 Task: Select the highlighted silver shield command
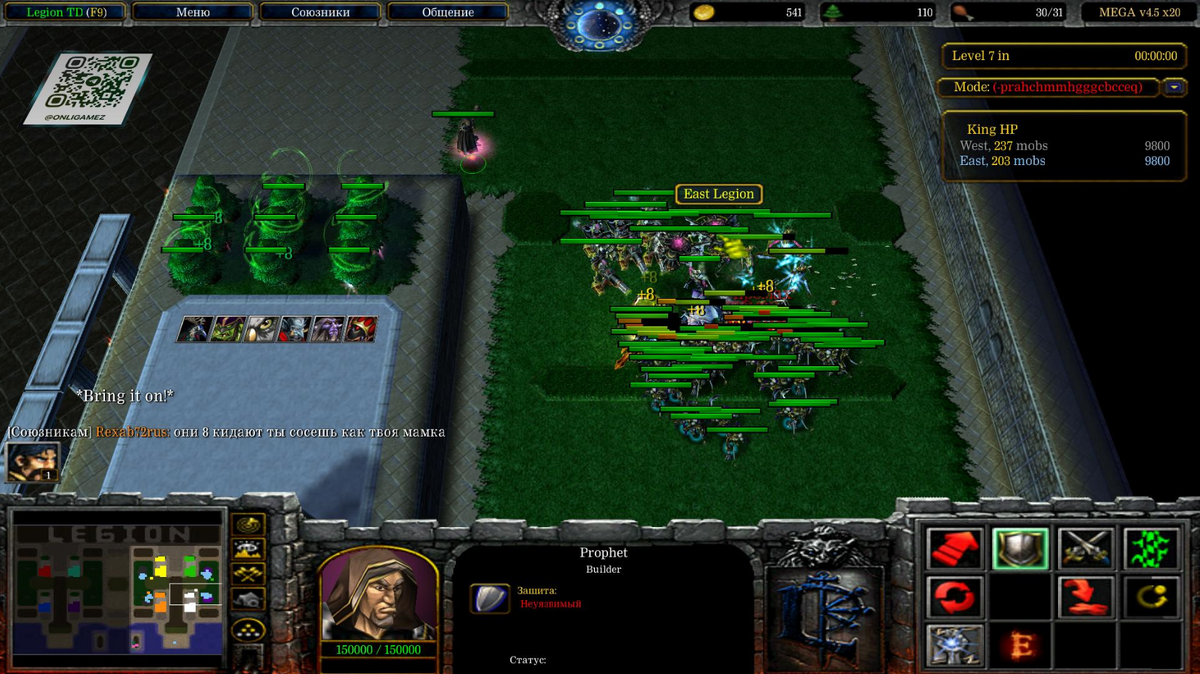[x=1020, y=548]
